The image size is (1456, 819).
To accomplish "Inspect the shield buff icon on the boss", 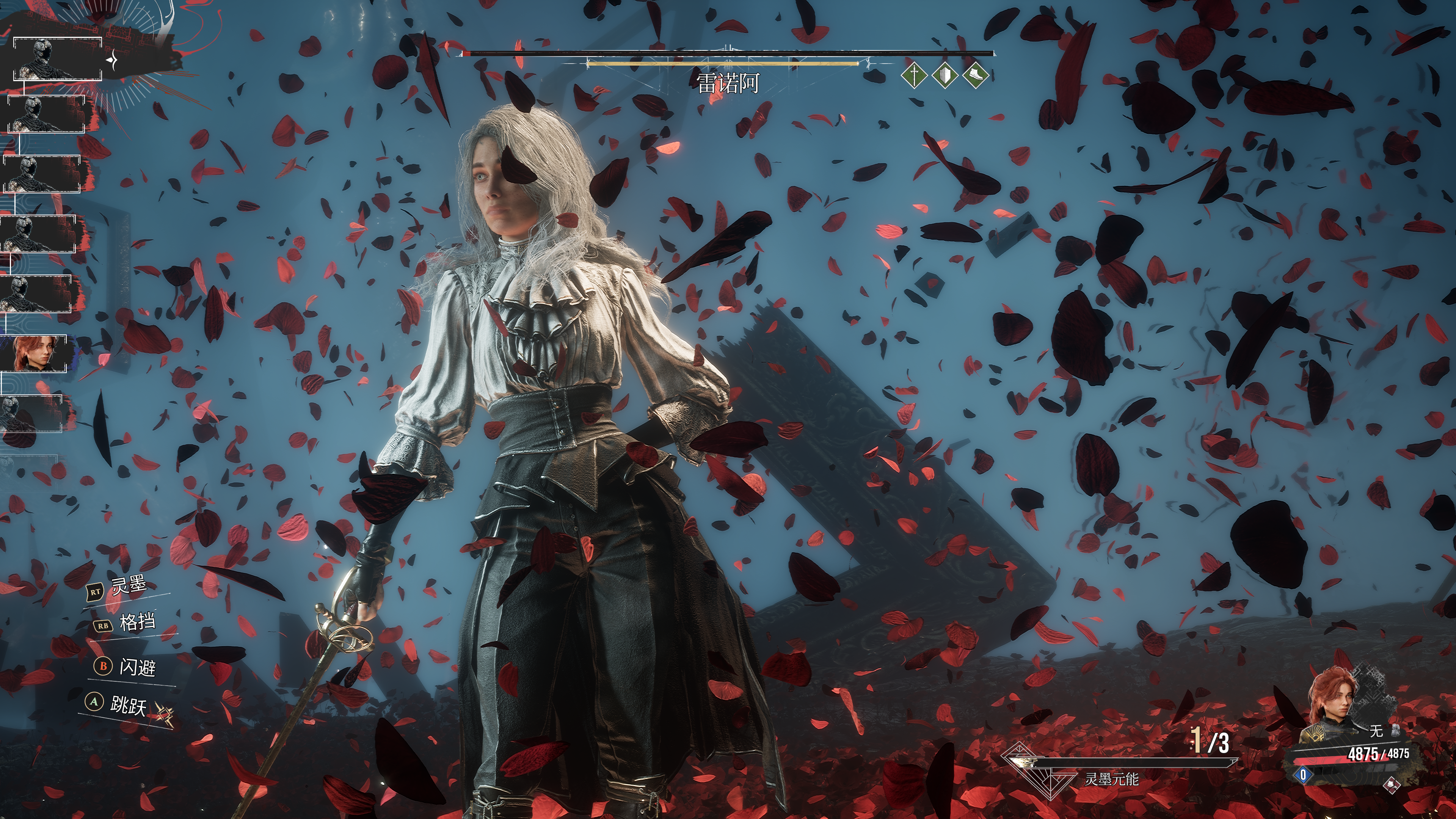I will click(945, 75).
